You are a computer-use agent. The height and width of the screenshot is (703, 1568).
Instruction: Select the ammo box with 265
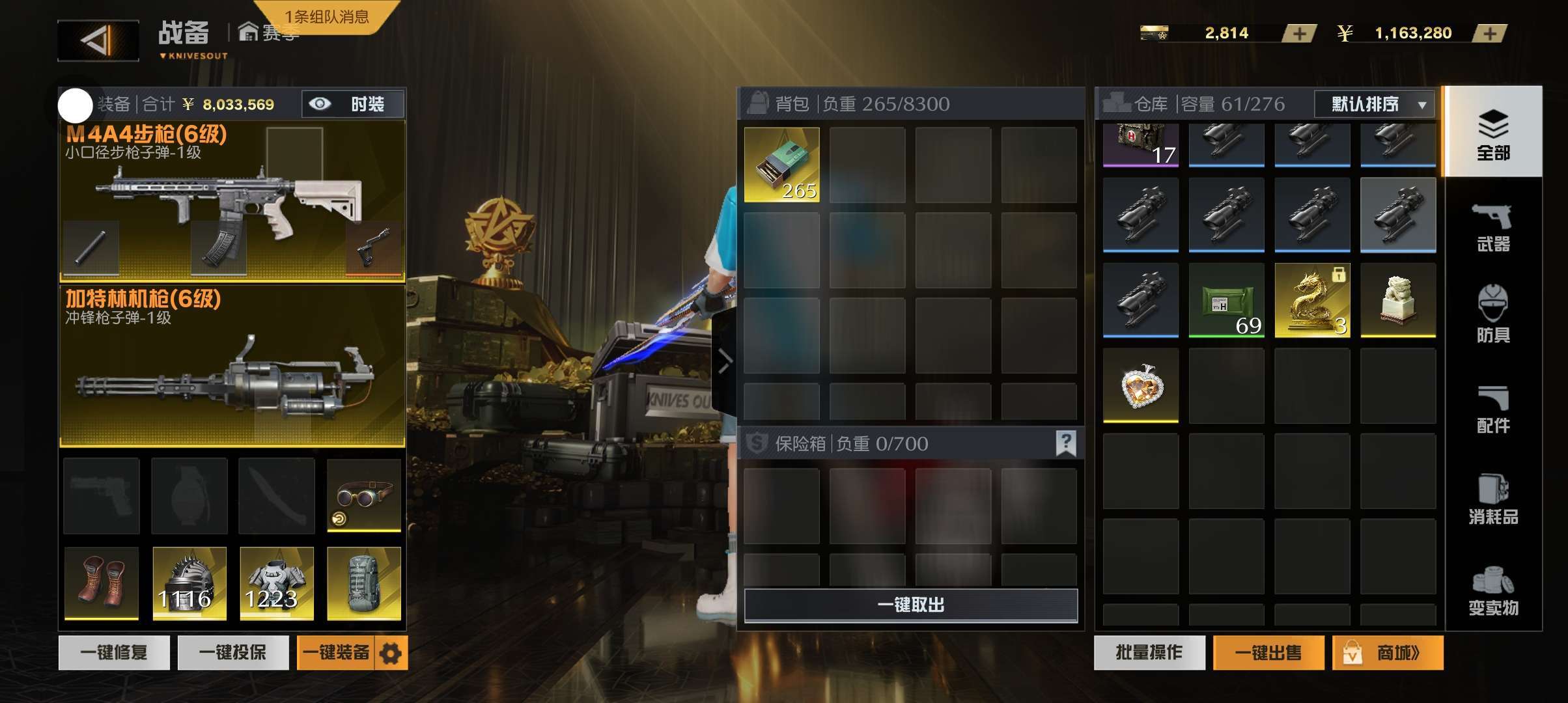coord(781,165)
